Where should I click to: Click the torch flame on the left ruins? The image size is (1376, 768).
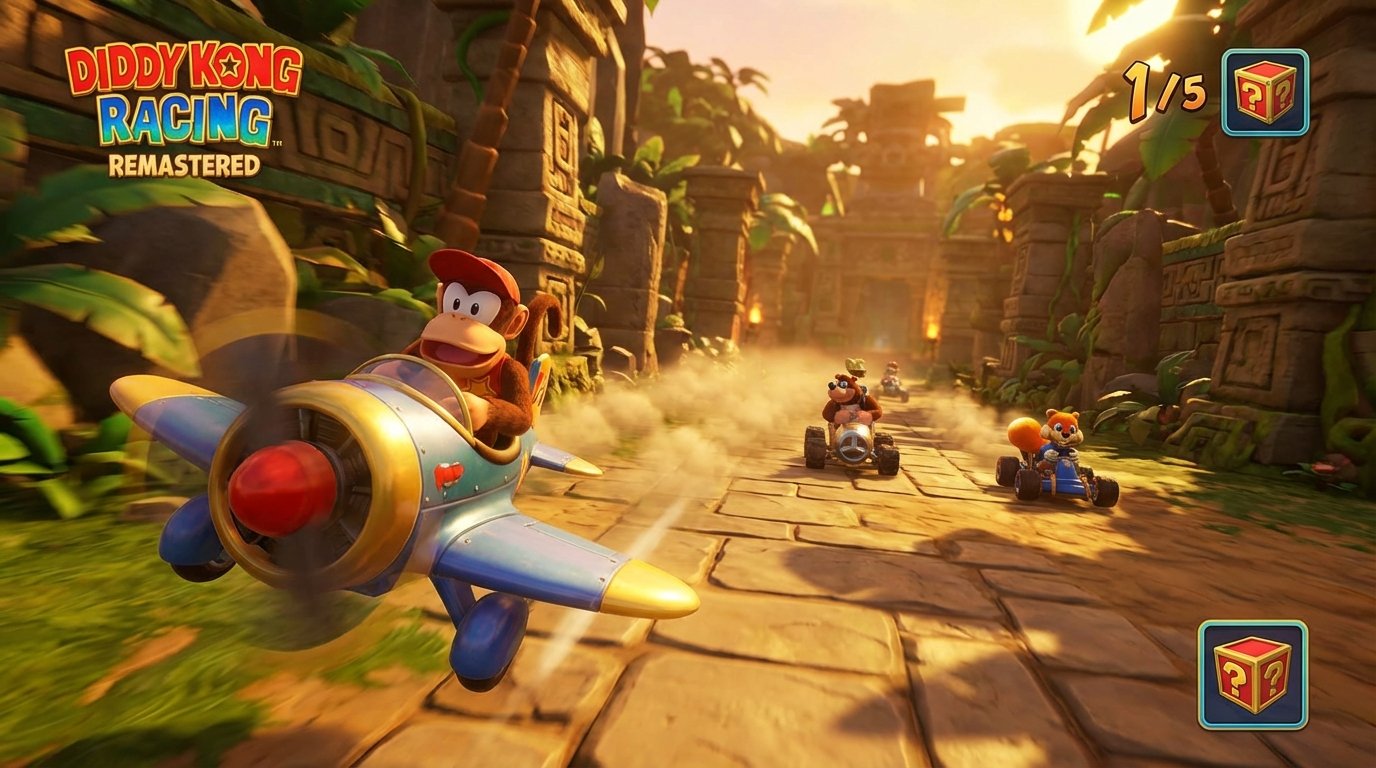[x=756, y=316]
